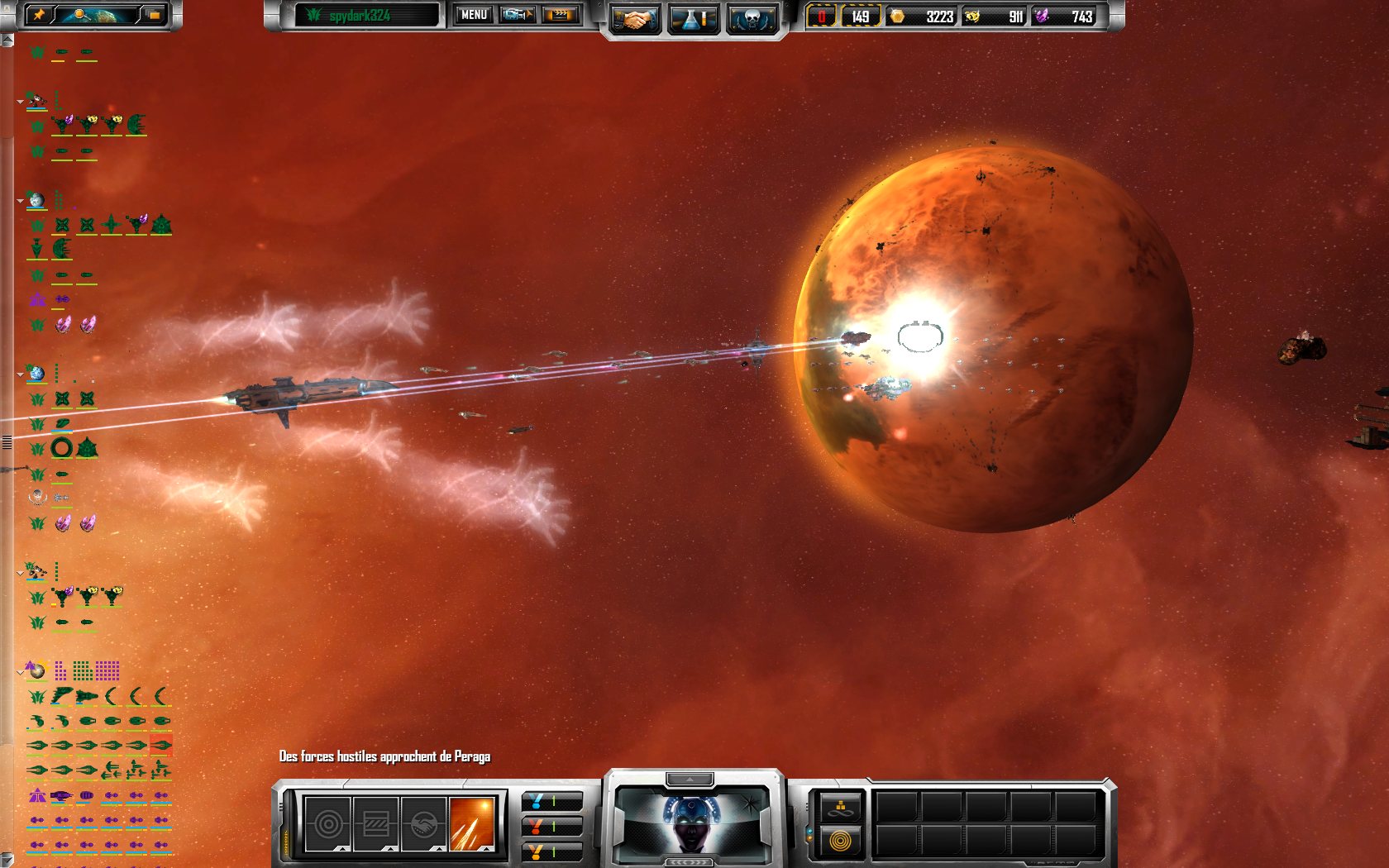Click the arrows control below the advisor portrait
The width and height of the screenshot is (1389, 868).
pos(691,862)
